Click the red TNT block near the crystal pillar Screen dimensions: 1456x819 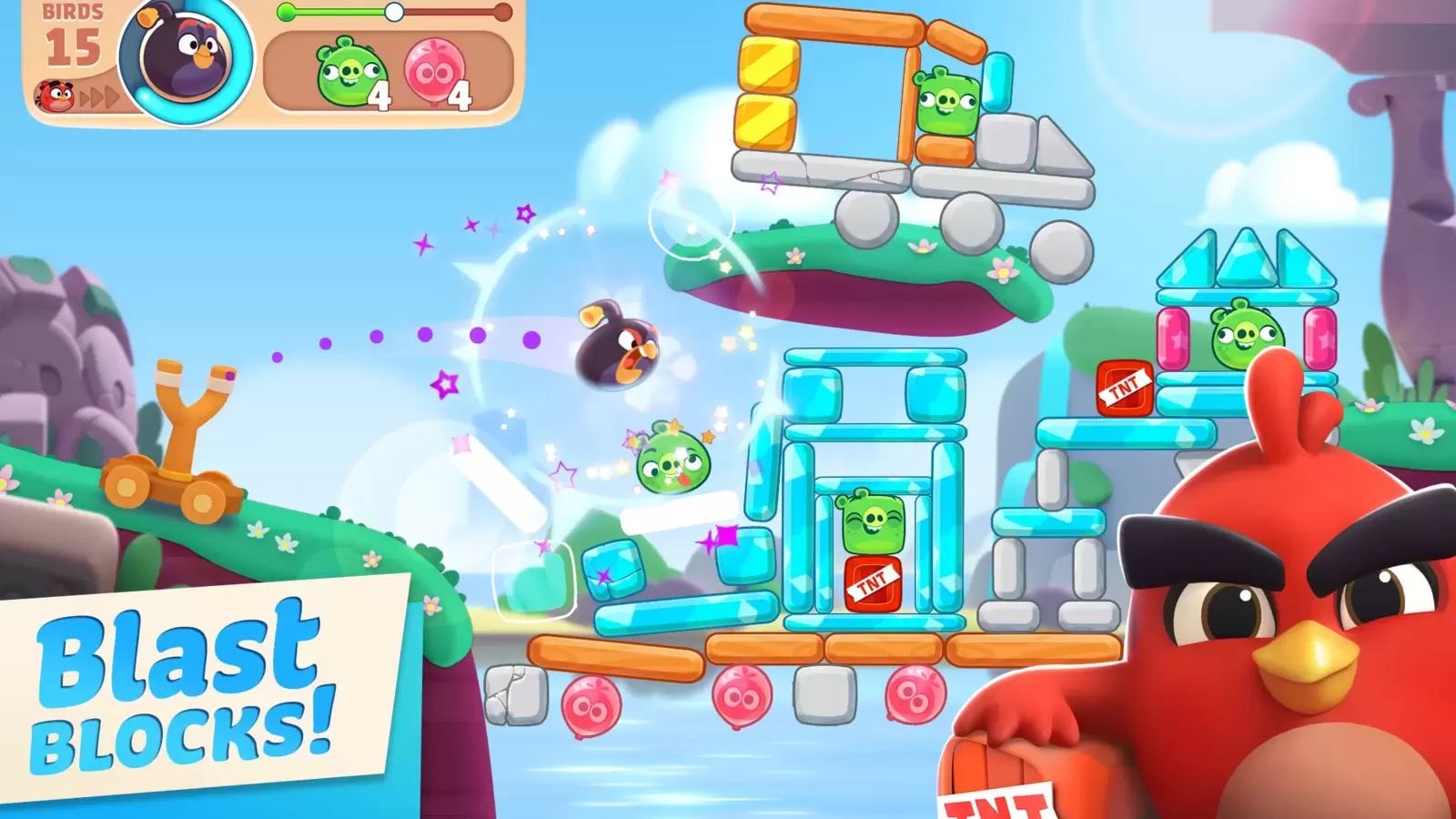pyautogui.click(x=1124, y=387)
